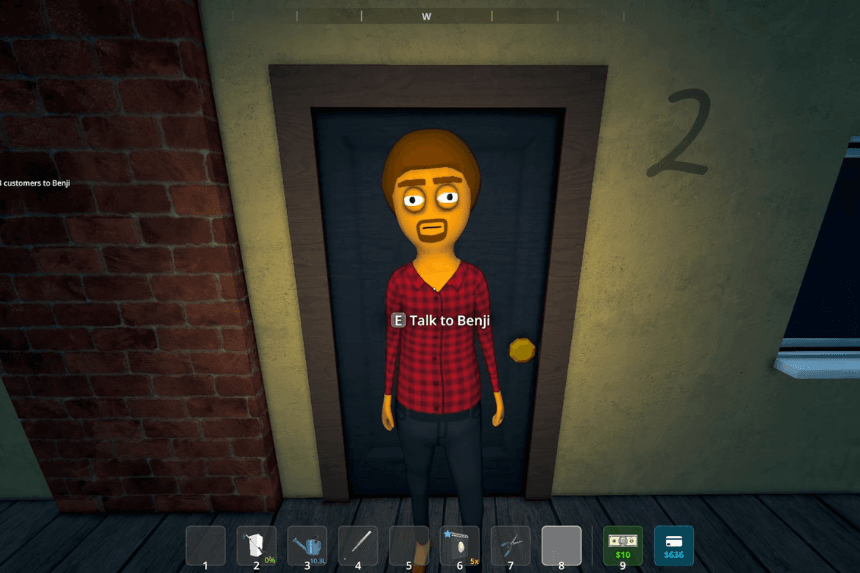Select the $10 cash slot
Image resolution: width=860 pixels, height=573 pixels.
[623, 546]
